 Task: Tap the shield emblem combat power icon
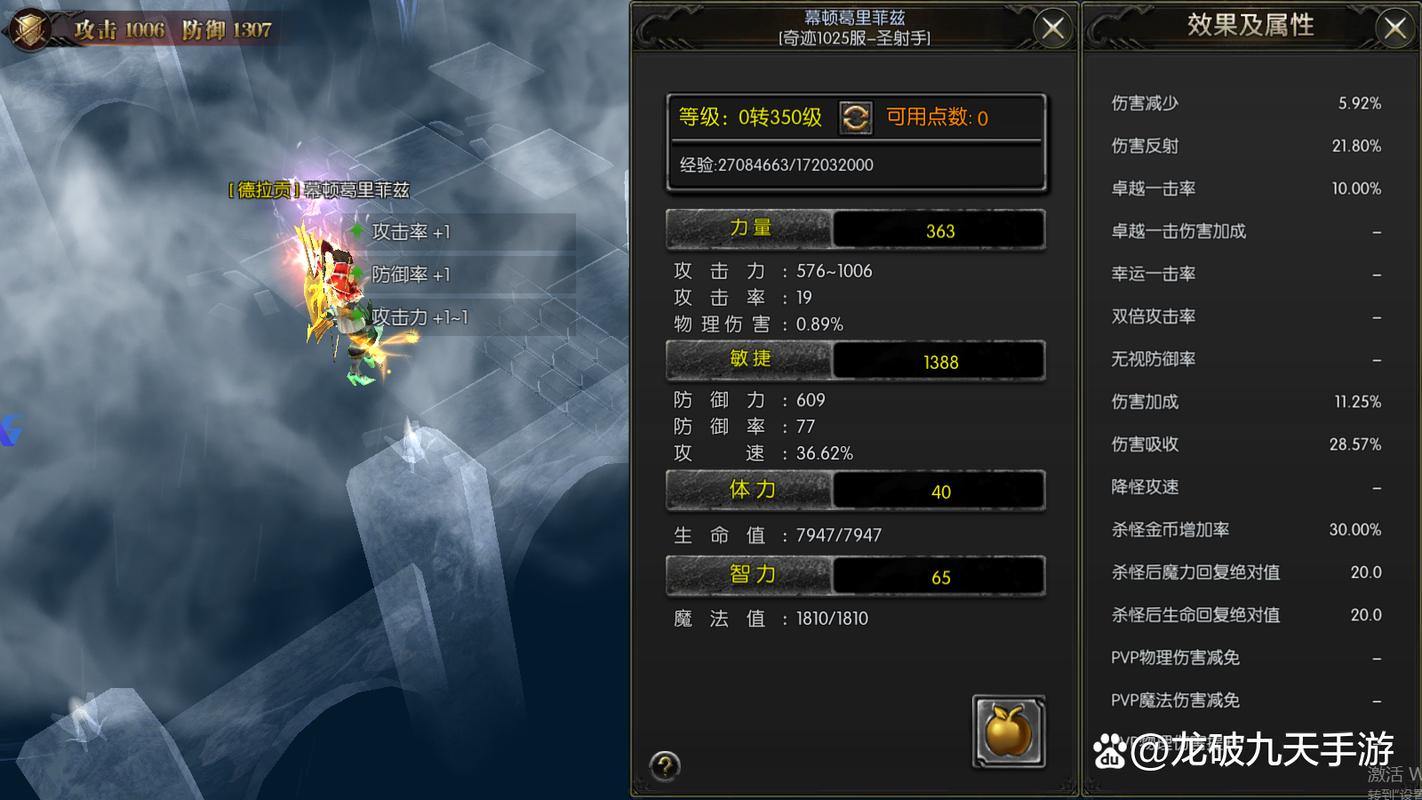click(30, 28)
